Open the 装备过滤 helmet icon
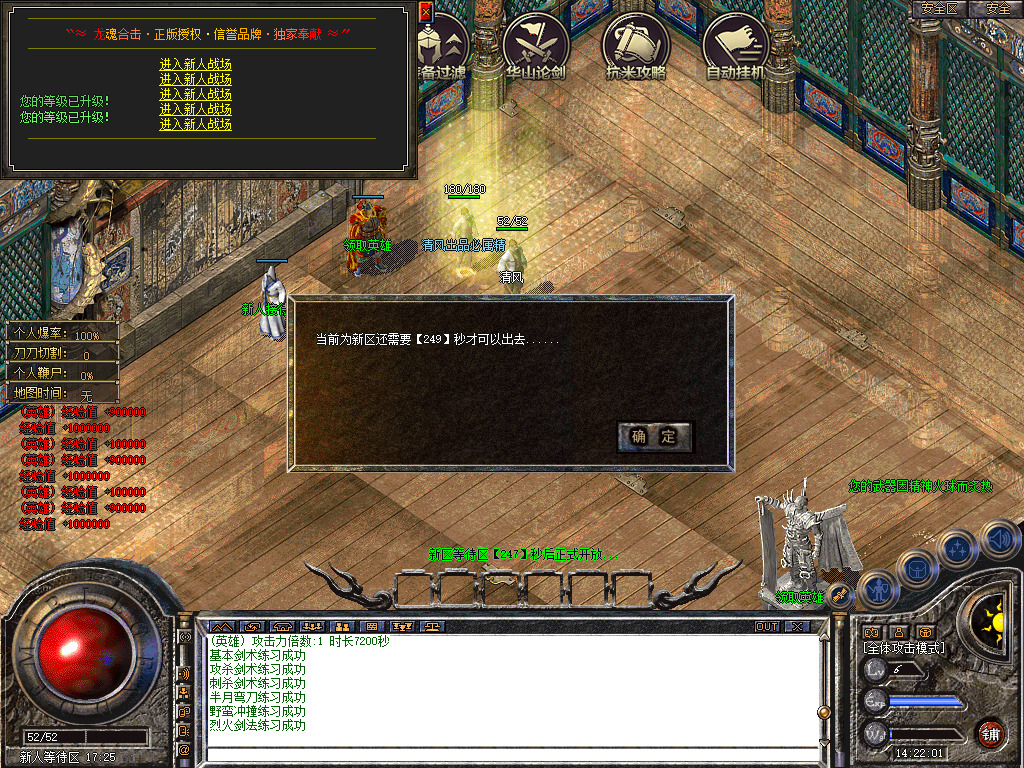 click(438, 45)
